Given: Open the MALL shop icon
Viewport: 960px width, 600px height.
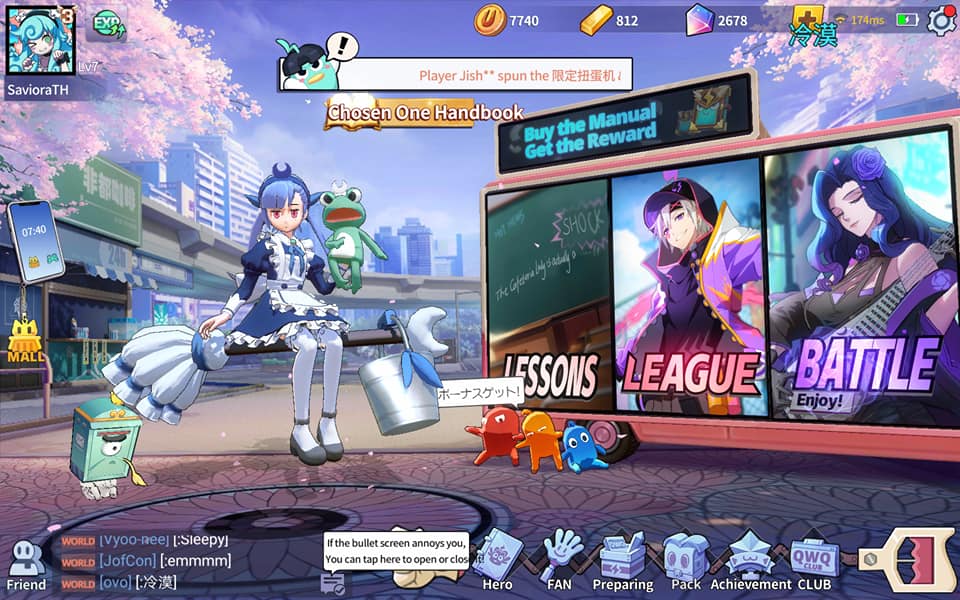Looking at the screenshot, I should (x=25, y=341).
